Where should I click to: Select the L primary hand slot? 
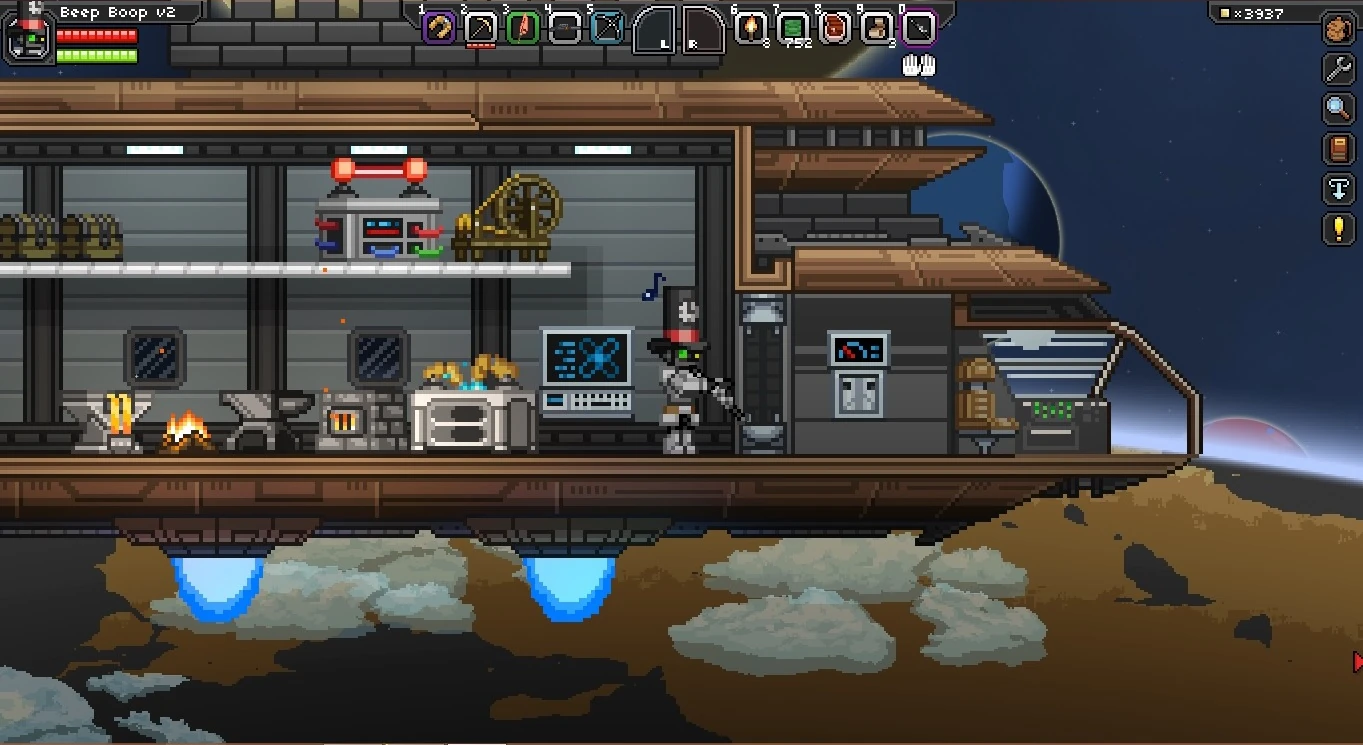click(655, 30)
